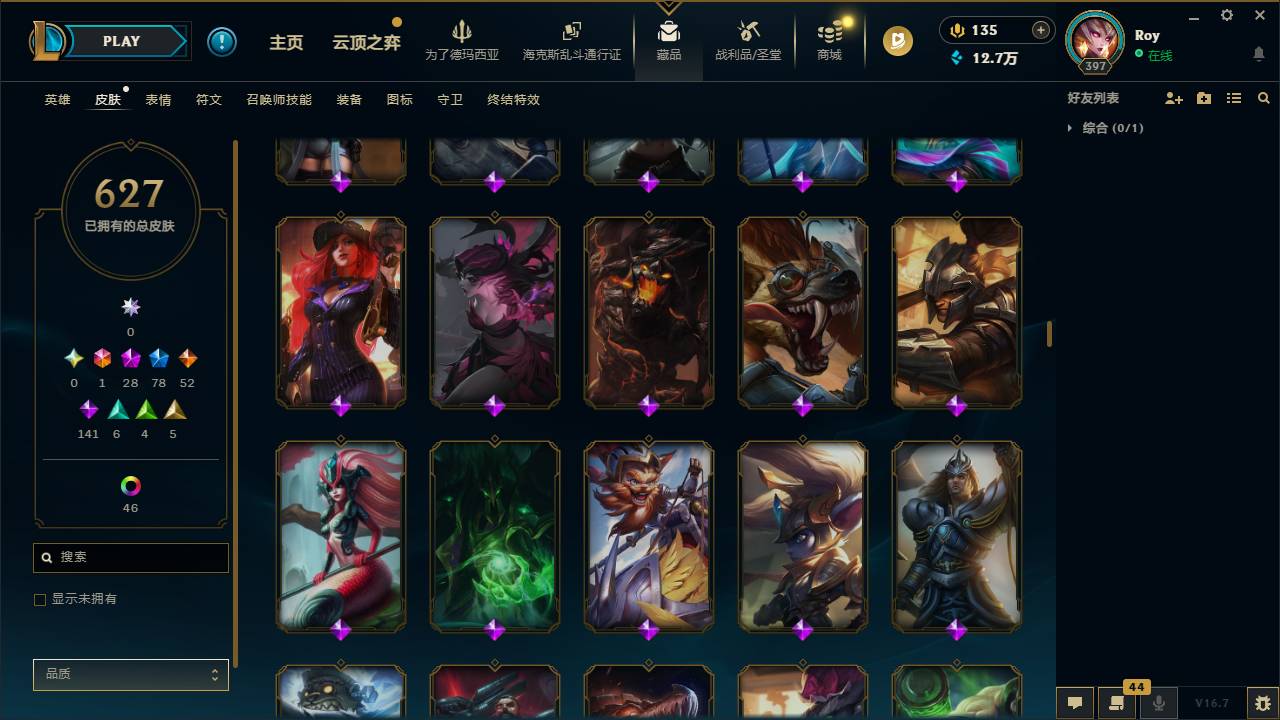Open chat conversations via the speech bubble icon

click(1074, 703)
